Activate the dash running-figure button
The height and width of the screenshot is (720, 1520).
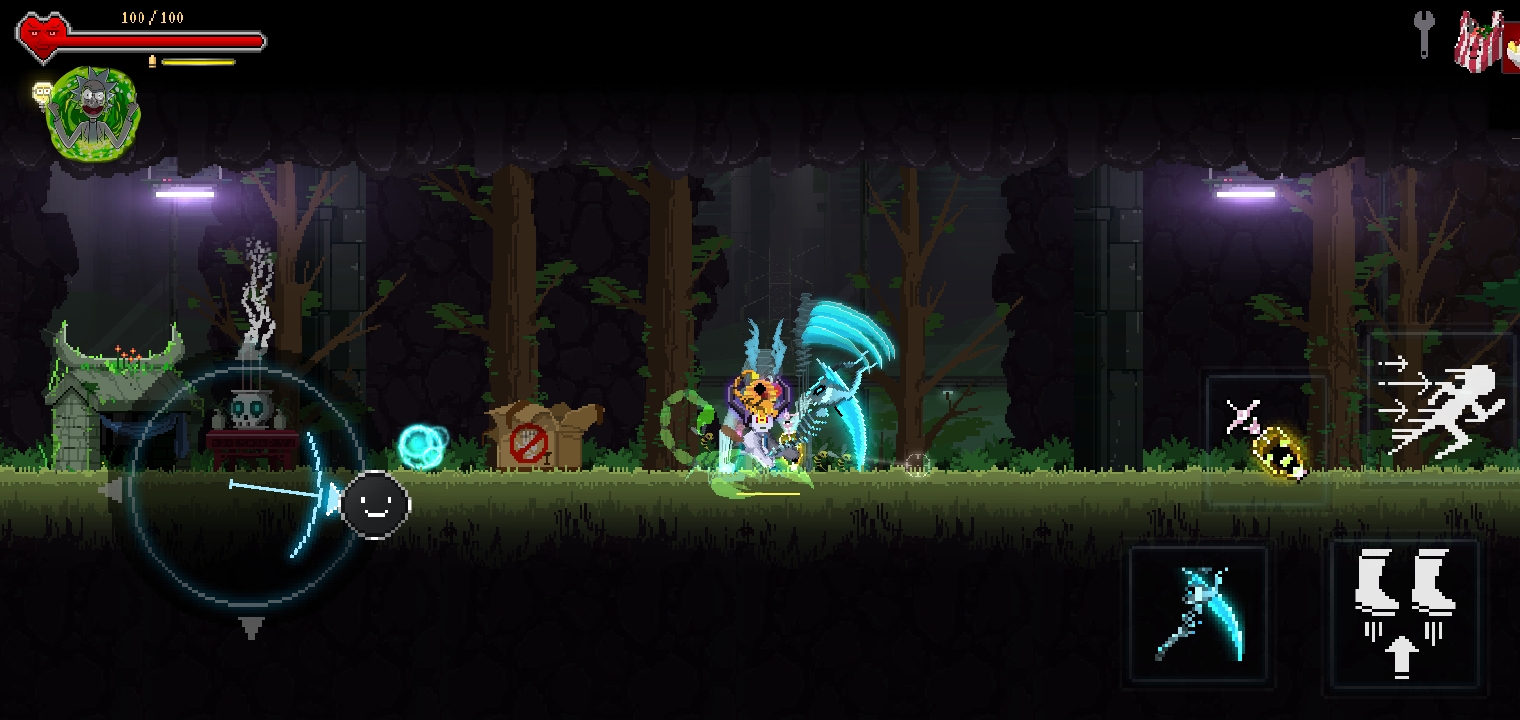pos(1440,409)
